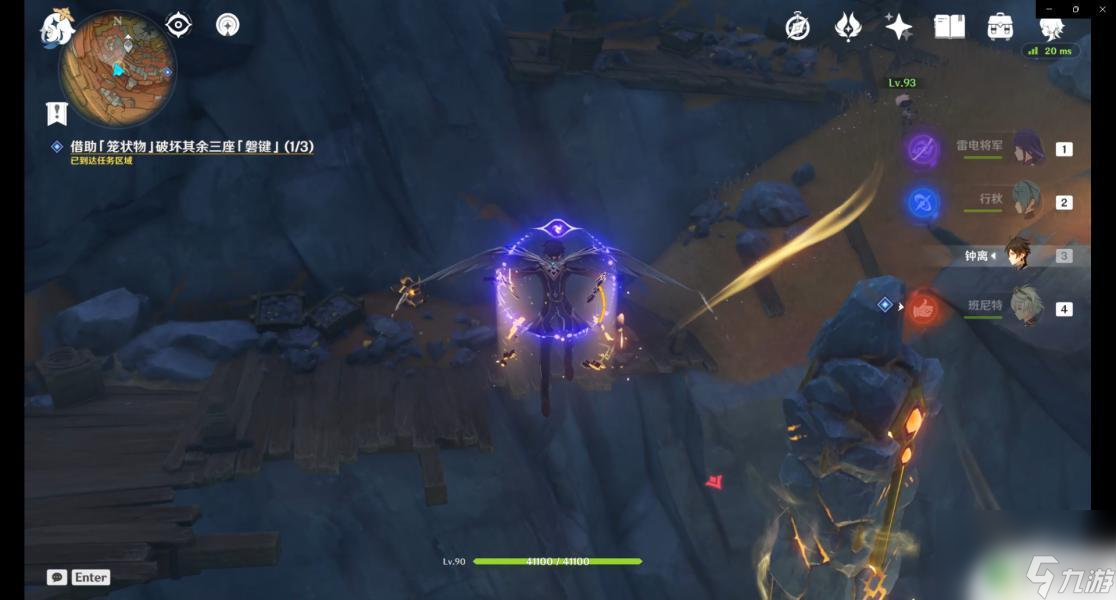Switch to party member 雷电将军
This screenshot has width=1116, height=600.
[1027, 148]
